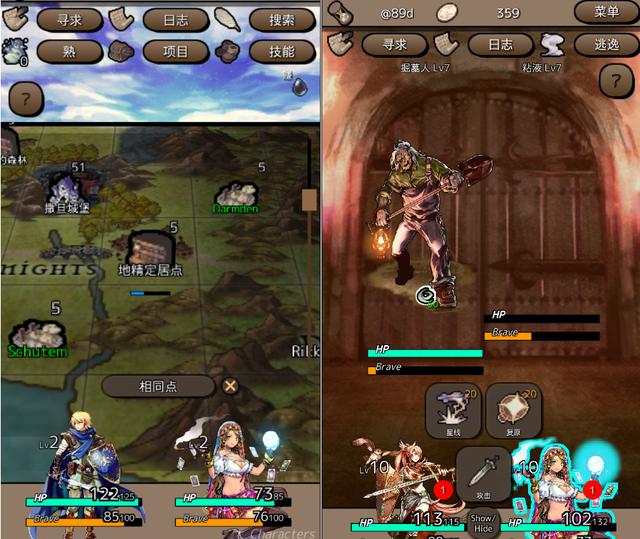
Task: Open the 技能 skills menu
Action: pos(282,51)
